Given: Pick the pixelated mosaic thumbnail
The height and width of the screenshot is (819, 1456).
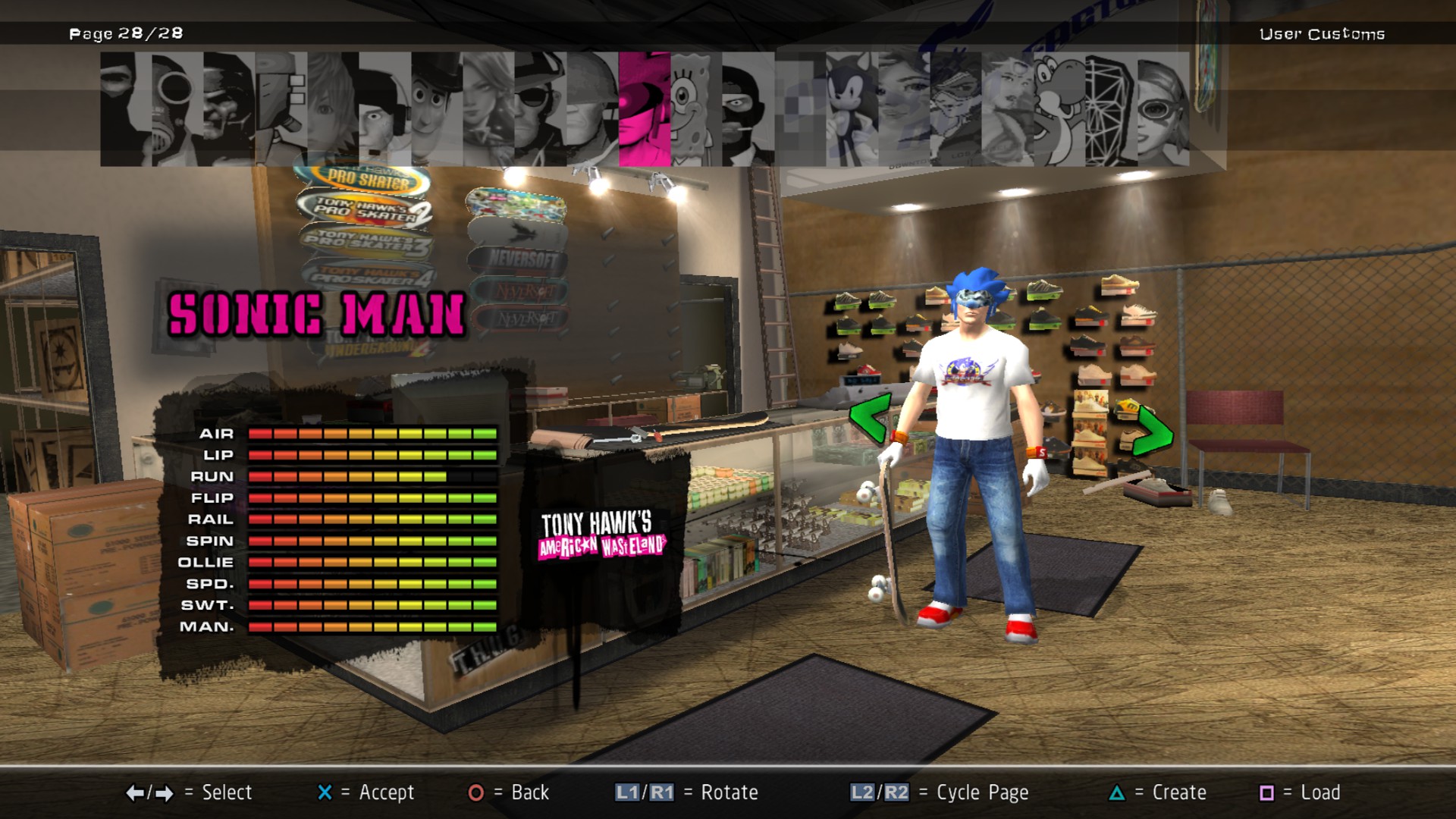Looking at the screenshot, I should coord(800,109).
